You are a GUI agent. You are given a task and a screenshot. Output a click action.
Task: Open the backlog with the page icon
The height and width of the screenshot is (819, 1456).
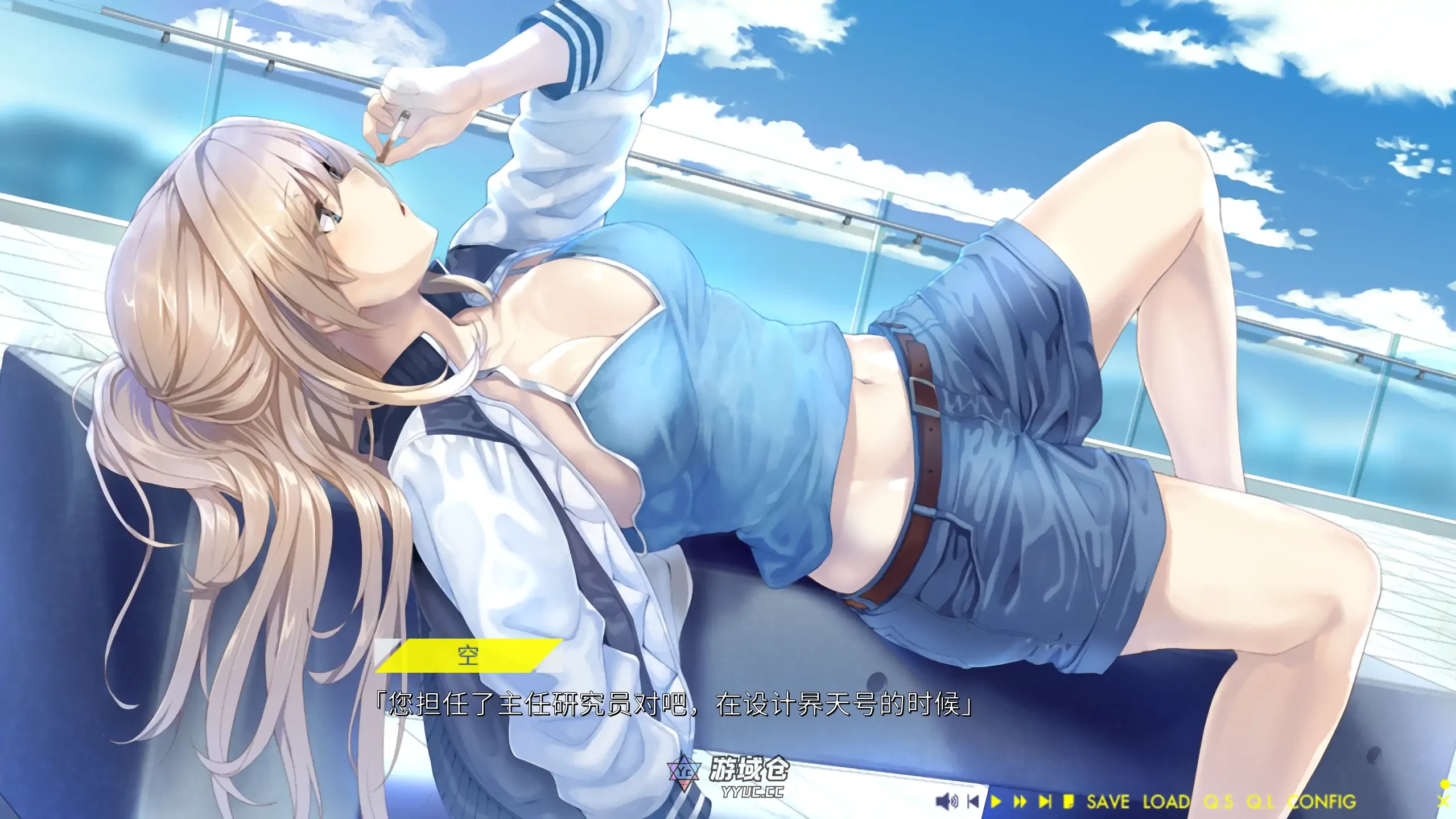point(1069,802)
